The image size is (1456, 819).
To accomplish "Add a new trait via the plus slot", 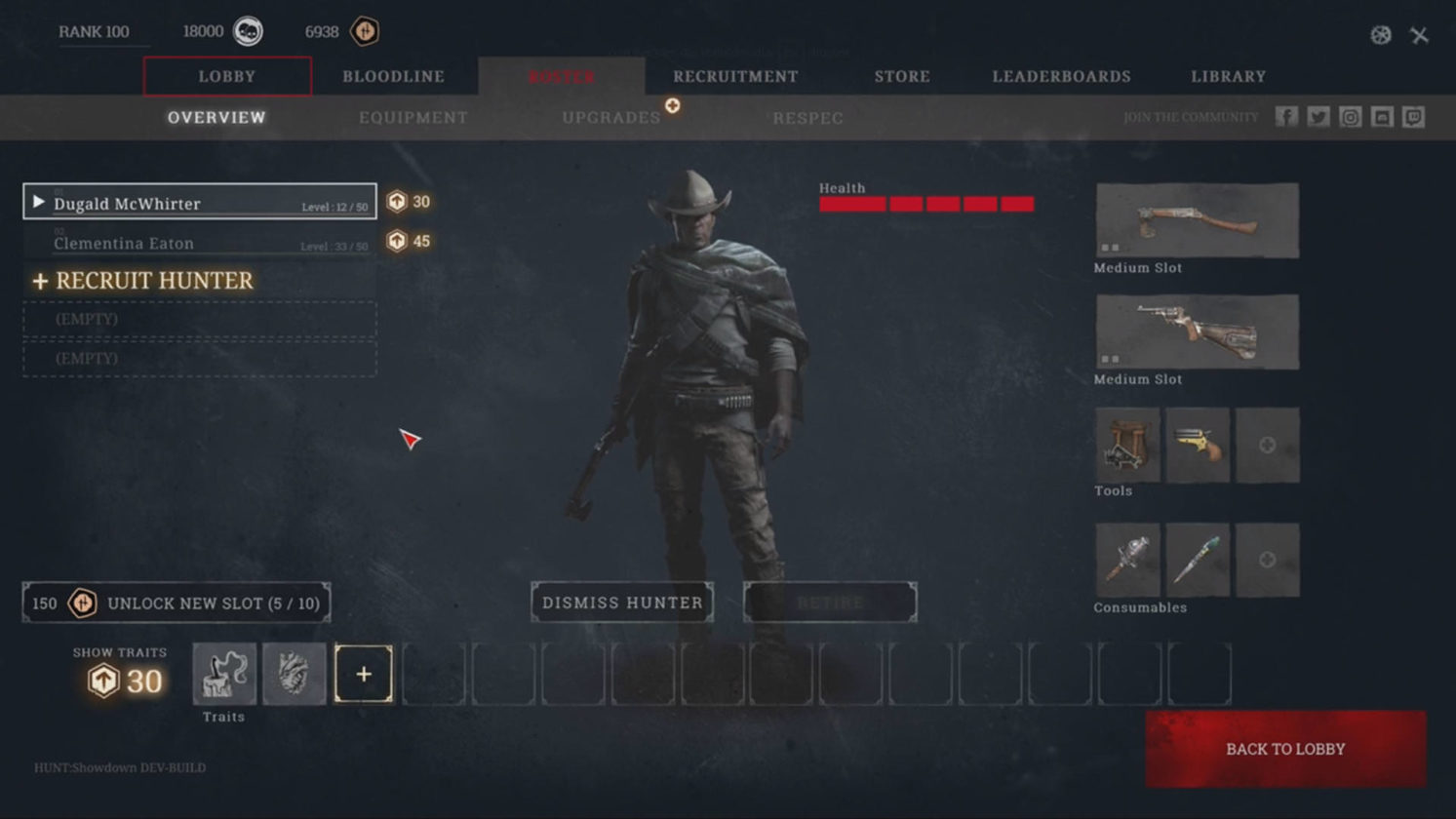I will tap(364, 673).
